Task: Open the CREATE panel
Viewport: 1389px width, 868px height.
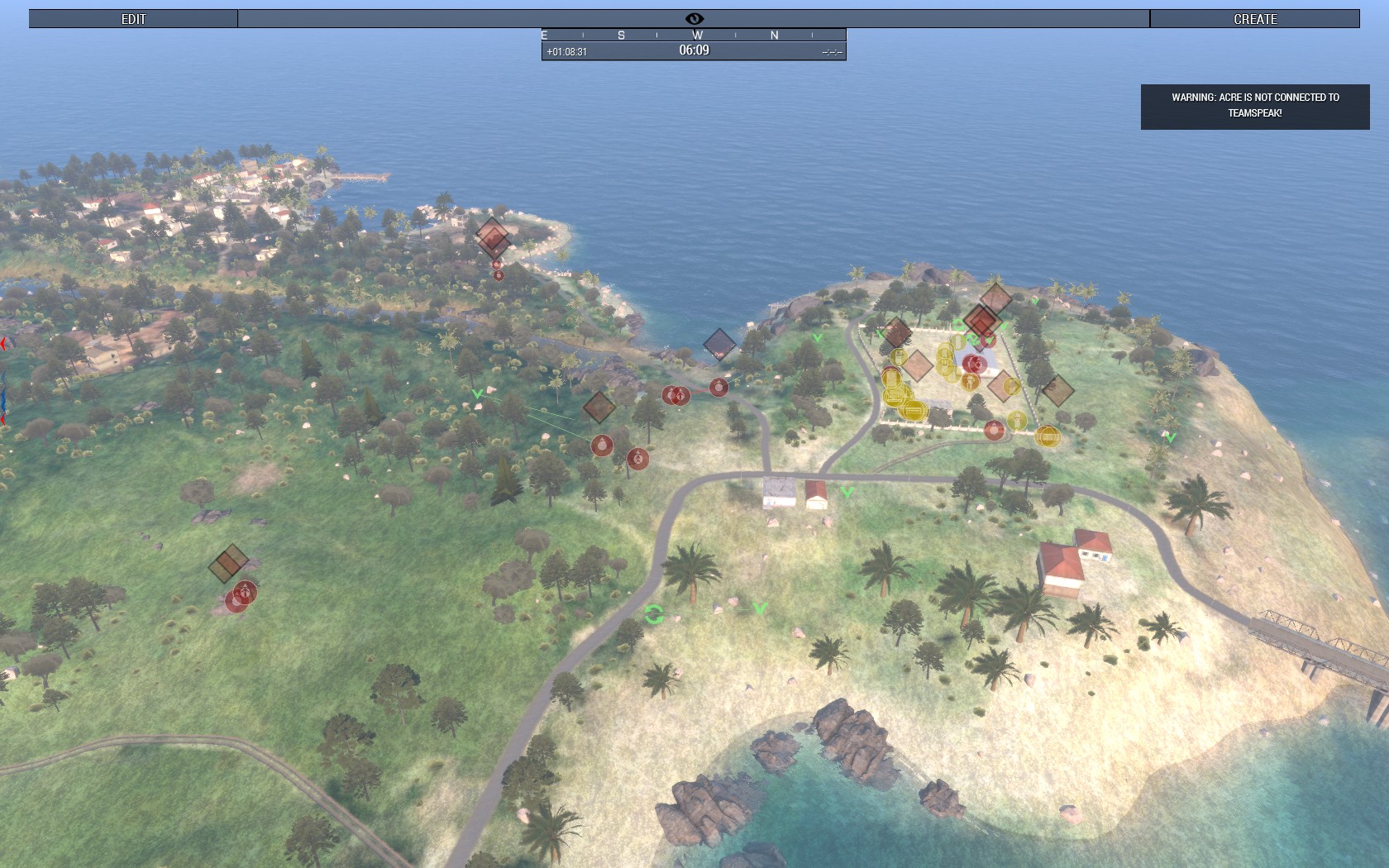Action: [x=1254, y=19]
